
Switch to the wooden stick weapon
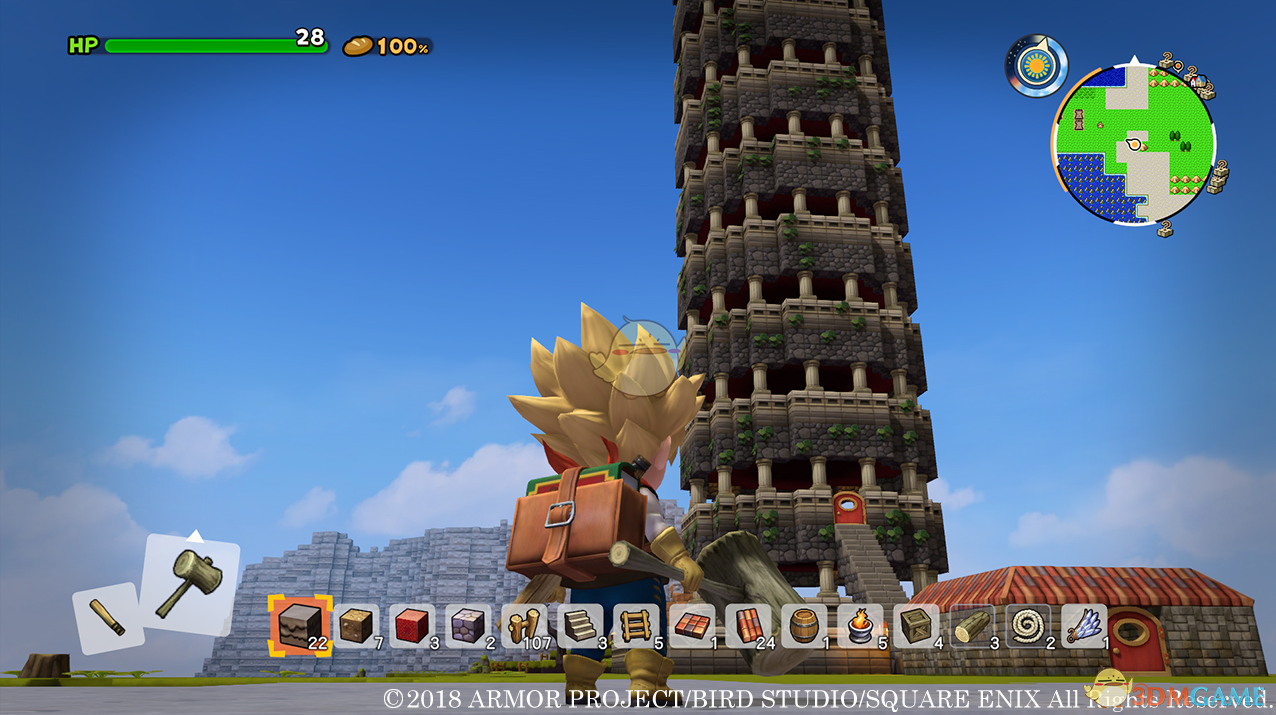pos(107,618)
